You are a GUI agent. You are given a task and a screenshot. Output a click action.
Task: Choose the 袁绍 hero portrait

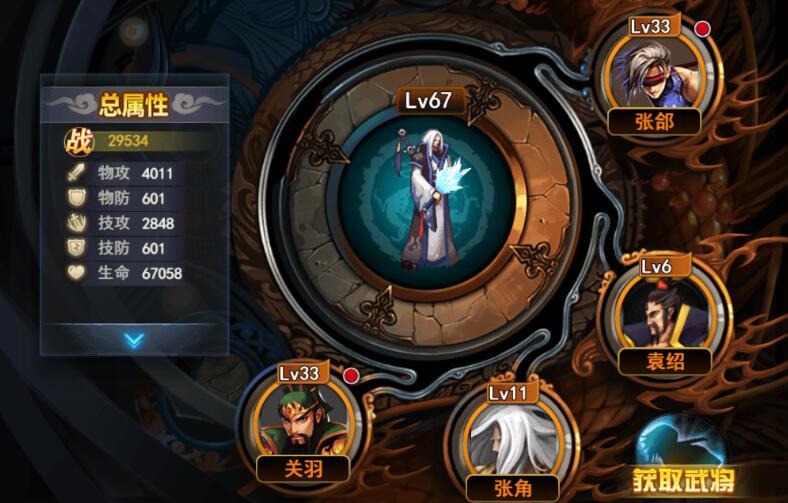[x=664, y=311]
